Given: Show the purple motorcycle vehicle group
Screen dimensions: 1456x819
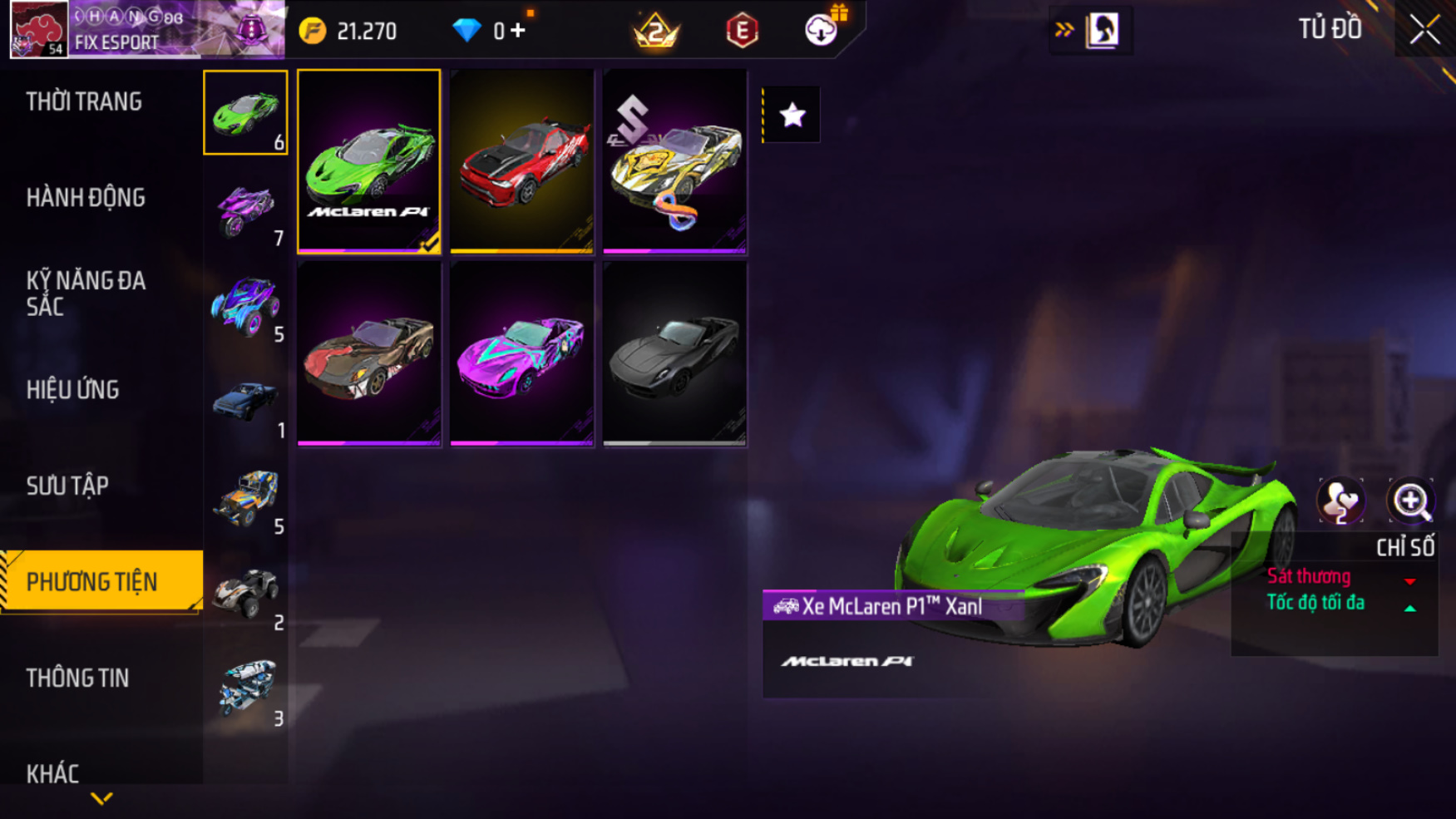Looking at the screenshot, I should coord(245,209).
